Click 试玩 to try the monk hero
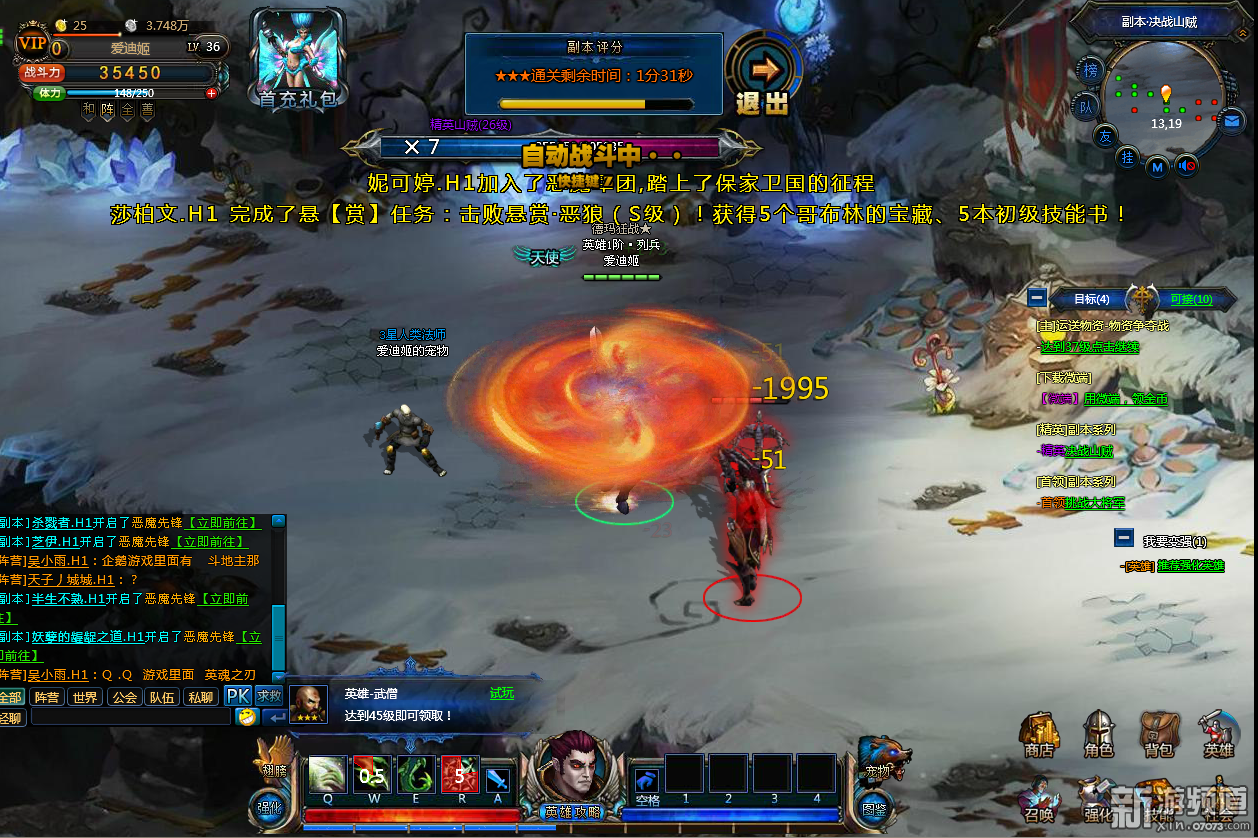1258x838 pixels. [x=501, y=693]
